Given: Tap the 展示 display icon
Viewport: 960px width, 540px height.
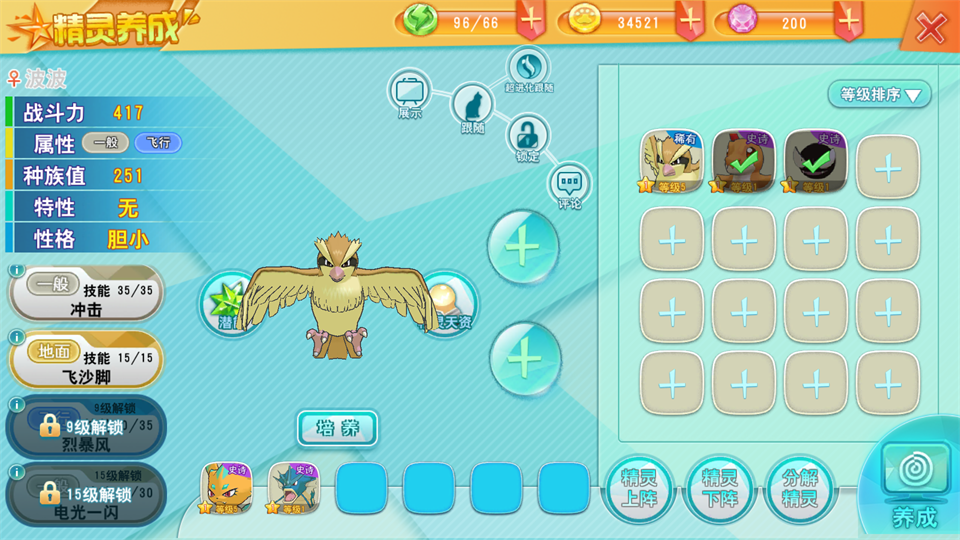Looking at the screenshot, I should coord(410,91).
